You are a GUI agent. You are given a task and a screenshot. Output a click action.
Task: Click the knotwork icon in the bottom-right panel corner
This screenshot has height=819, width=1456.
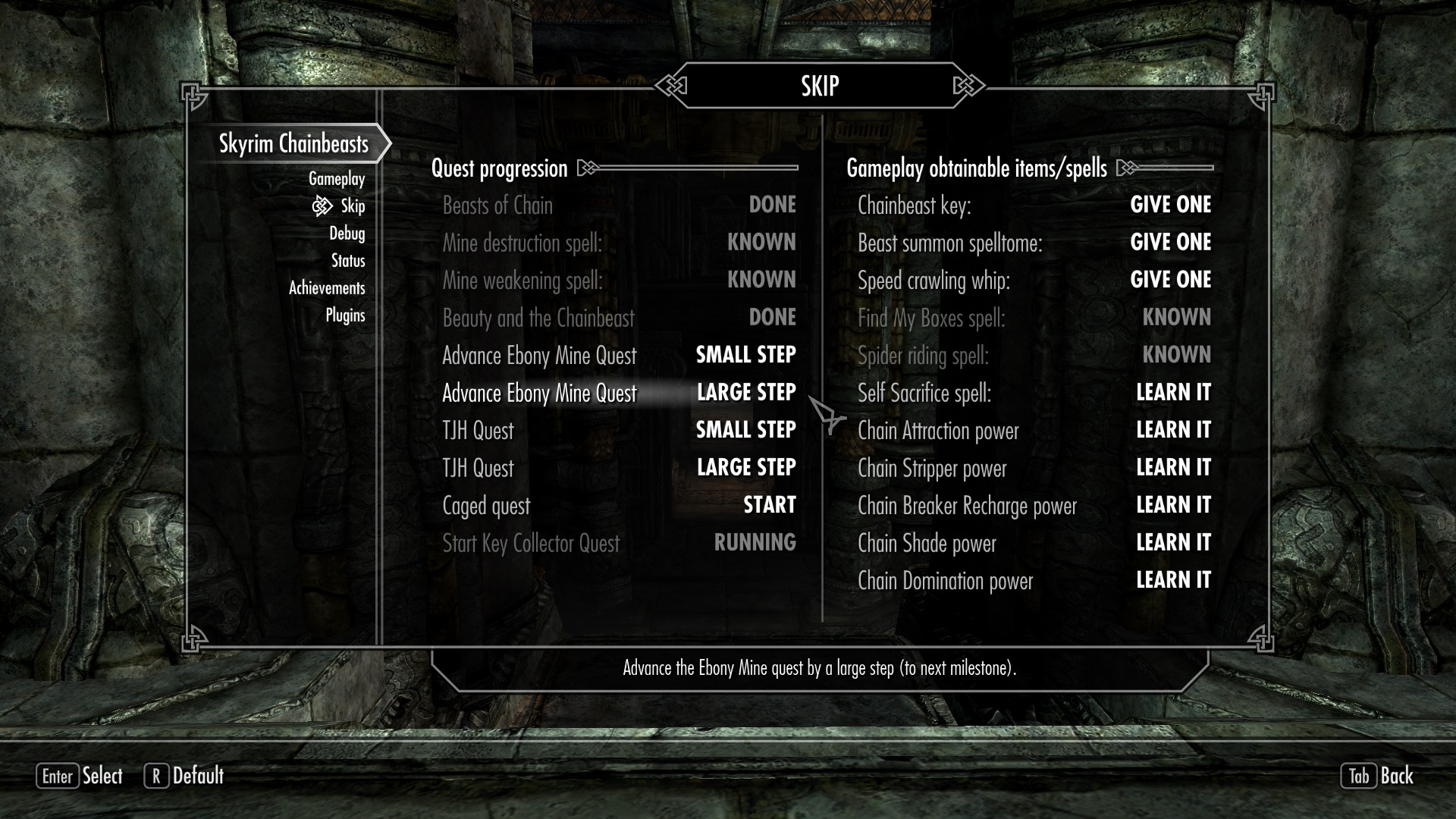(1261, 641)
